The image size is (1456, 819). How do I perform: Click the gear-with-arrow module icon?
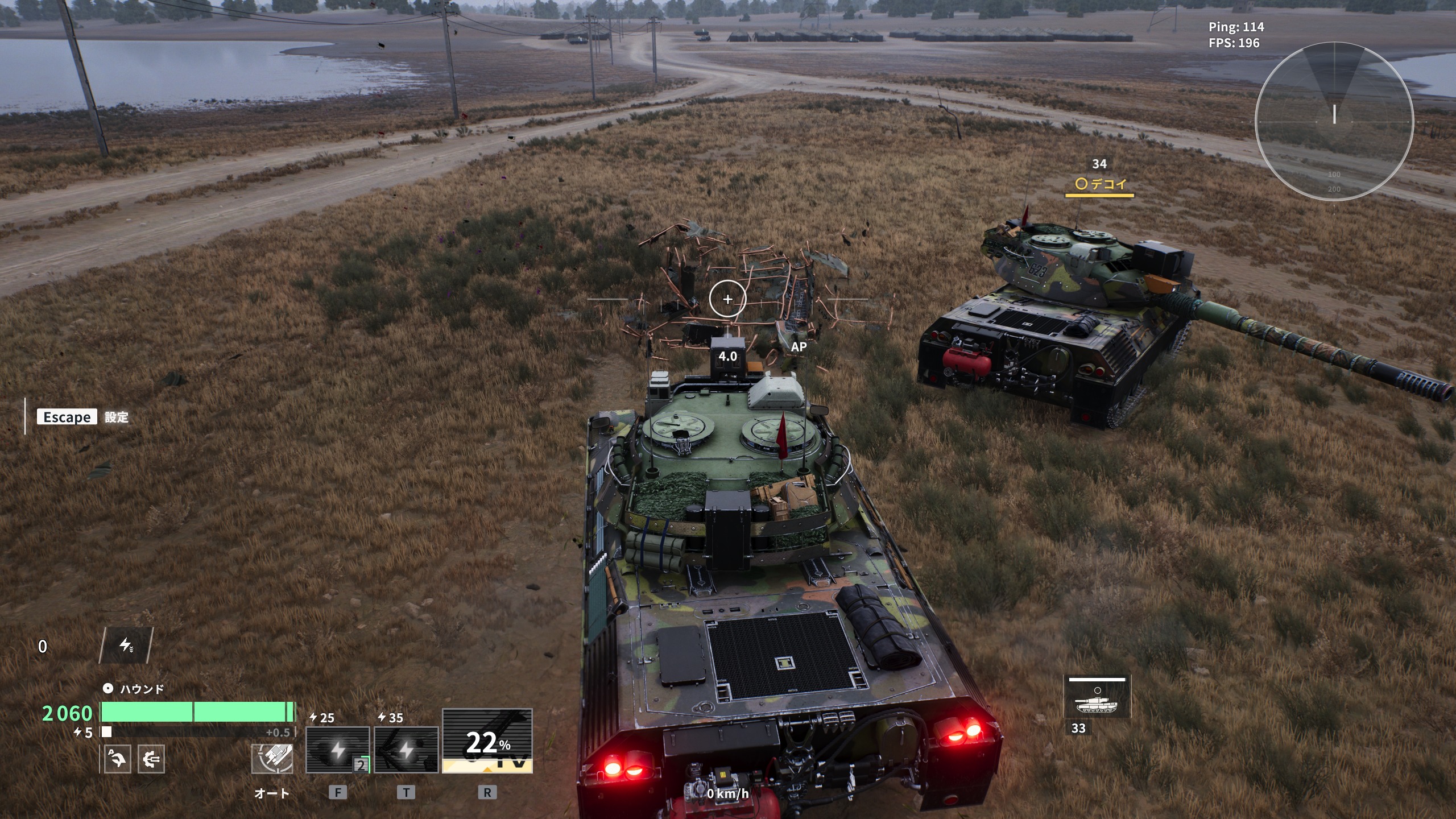pyautogui.click(x=151, y=759)
